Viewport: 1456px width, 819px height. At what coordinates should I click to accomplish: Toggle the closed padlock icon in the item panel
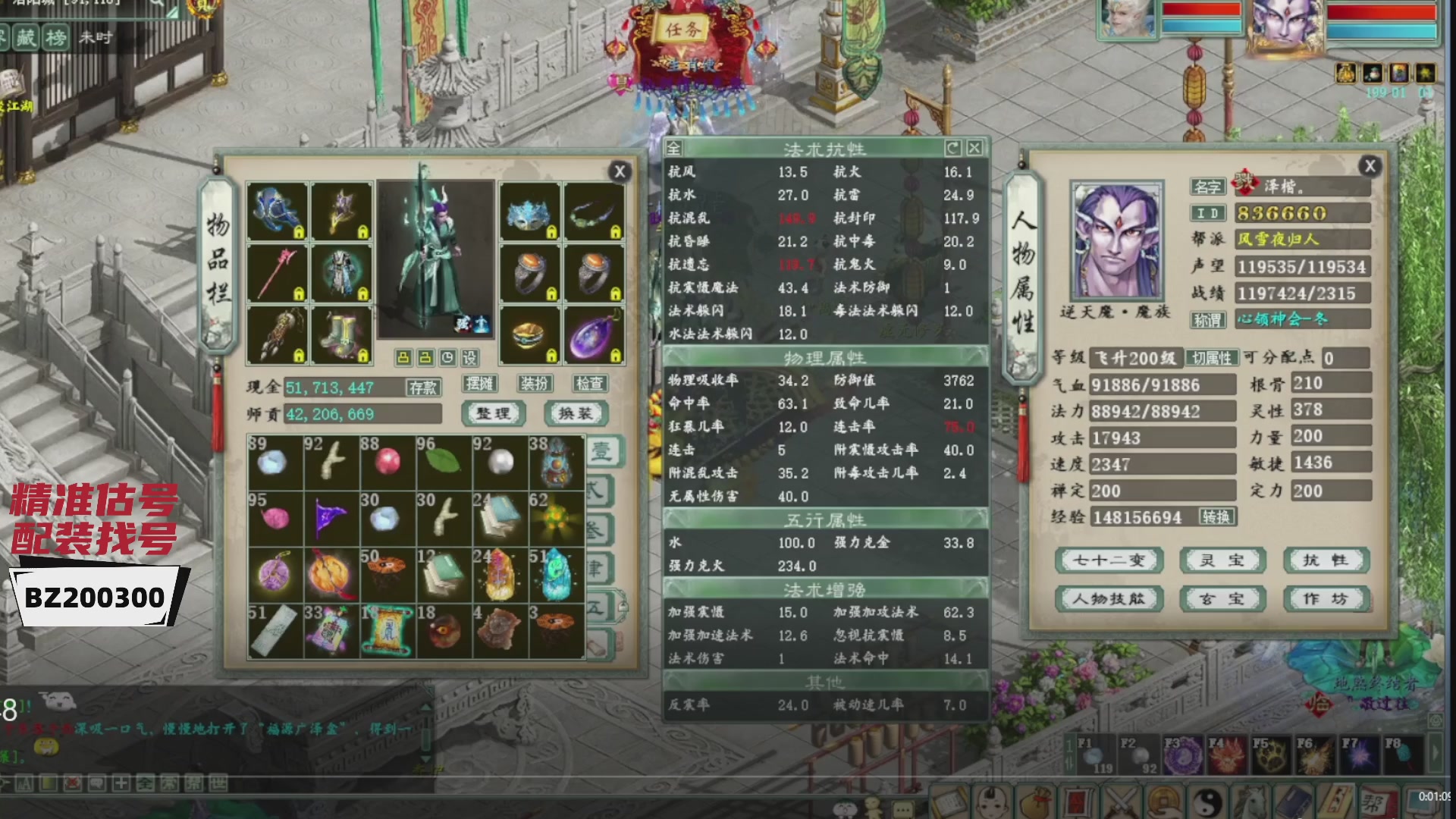(403, 356)
